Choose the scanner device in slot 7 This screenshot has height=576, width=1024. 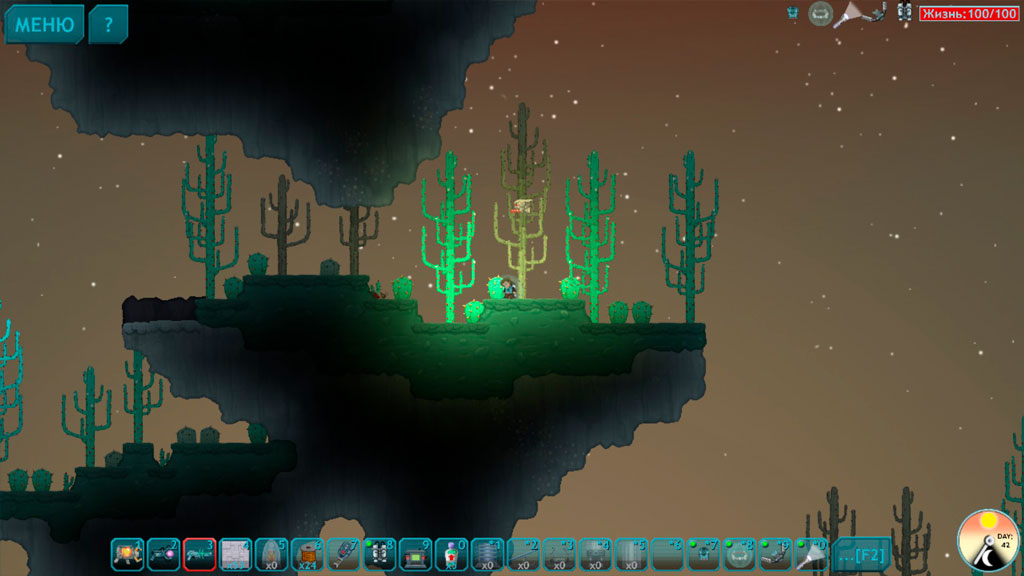click(344, 553)
